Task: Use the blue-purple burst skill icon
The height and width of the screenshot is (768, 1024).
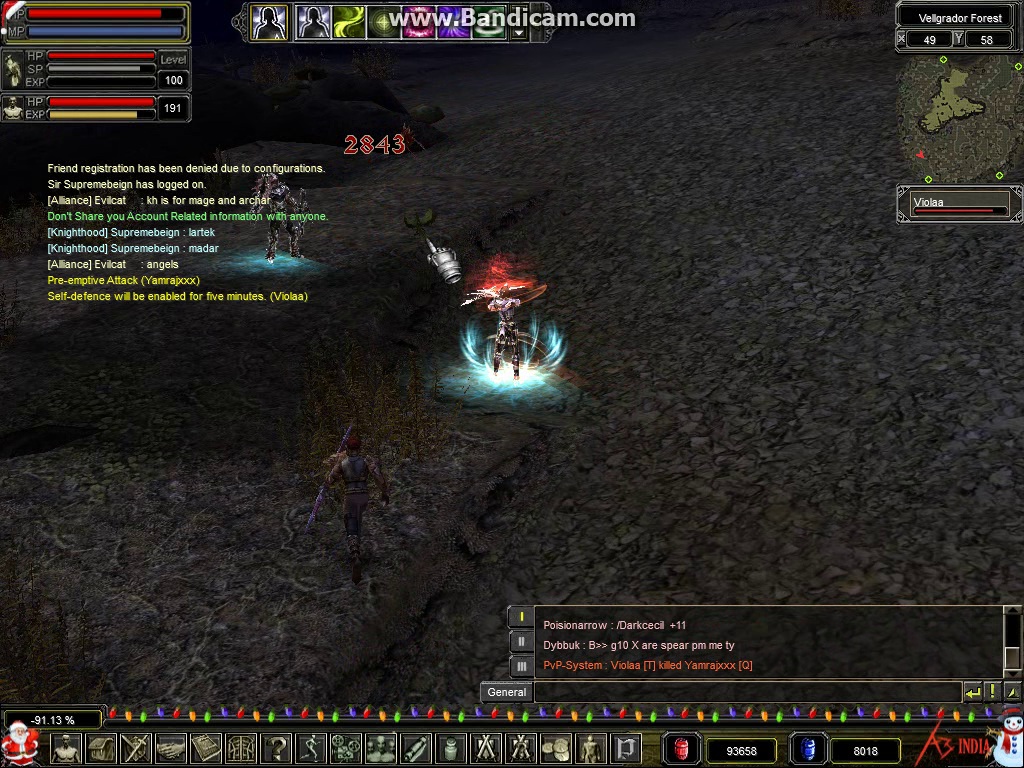Action: pos(455,21)
